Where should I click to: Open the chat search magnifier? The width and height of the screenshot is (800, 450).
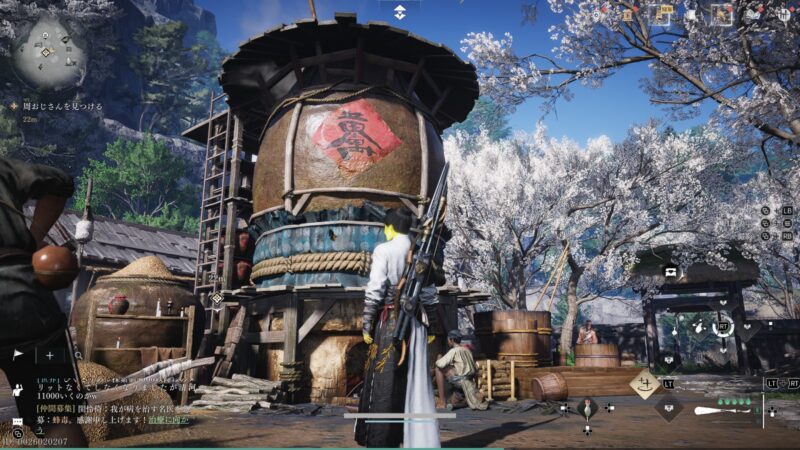click(78, 355)
